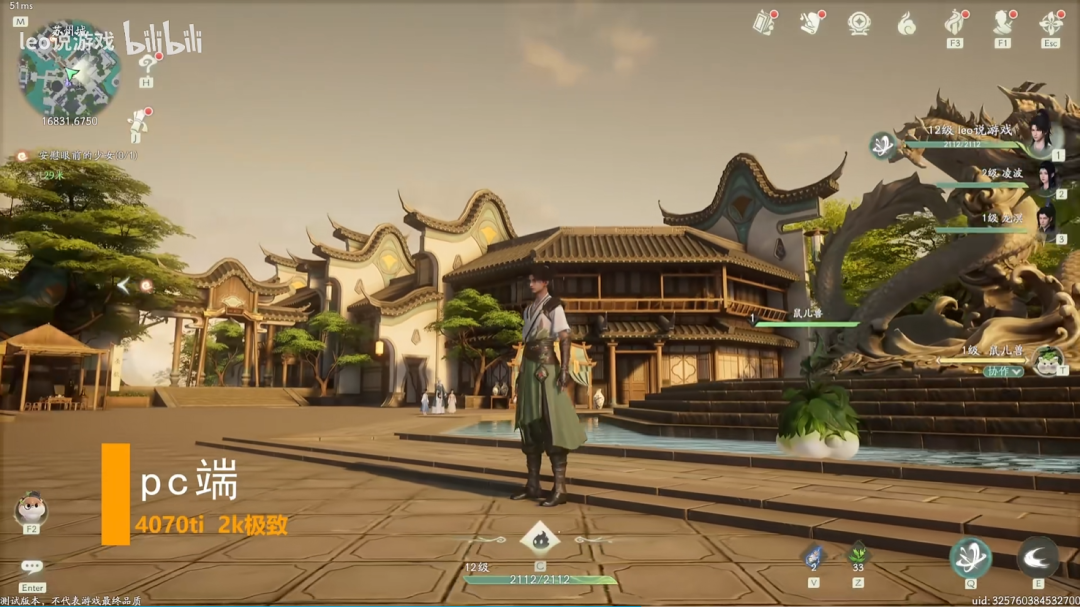
Task: Open the cloud-swirl flame menu icon
Action: (x=906, y=23)
